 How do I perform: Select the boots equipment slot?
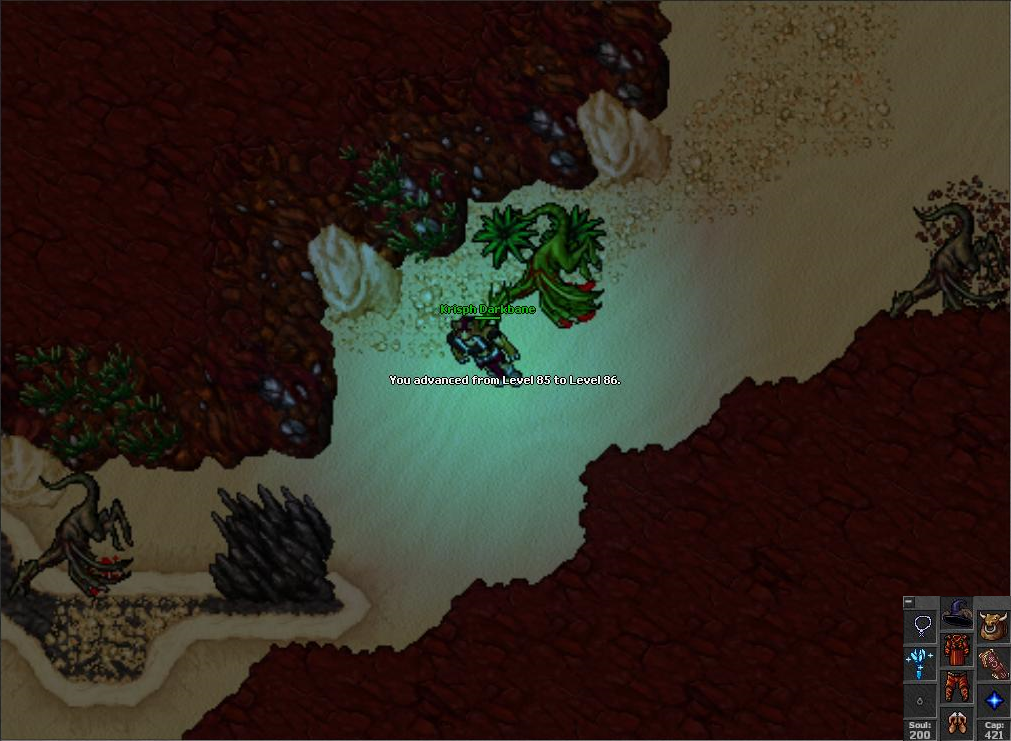coord(957,722)
